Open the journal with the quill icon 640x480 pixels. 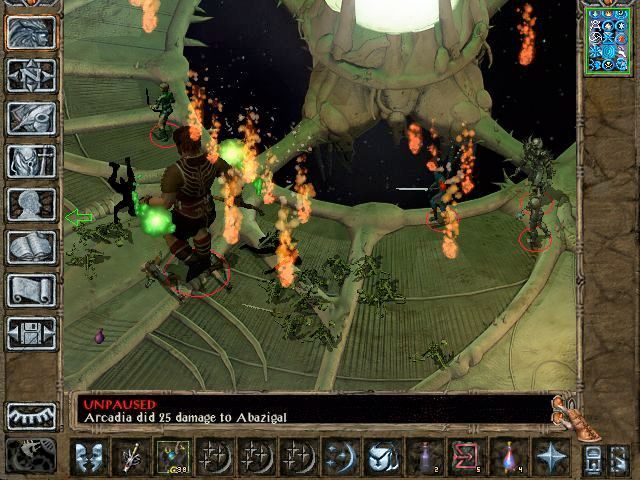tap(31, 117)
